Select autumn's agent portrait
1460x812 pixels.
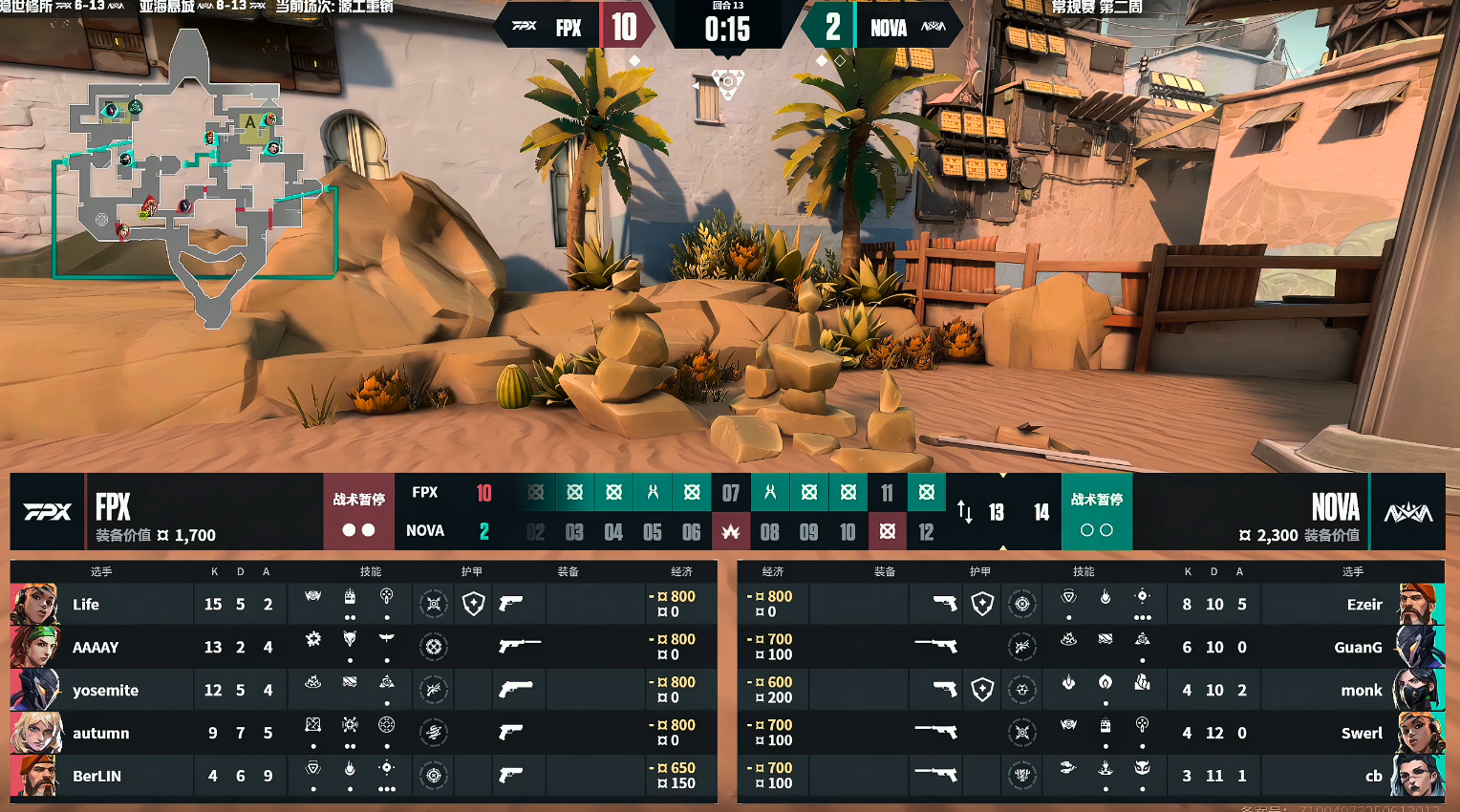(34, 733)
